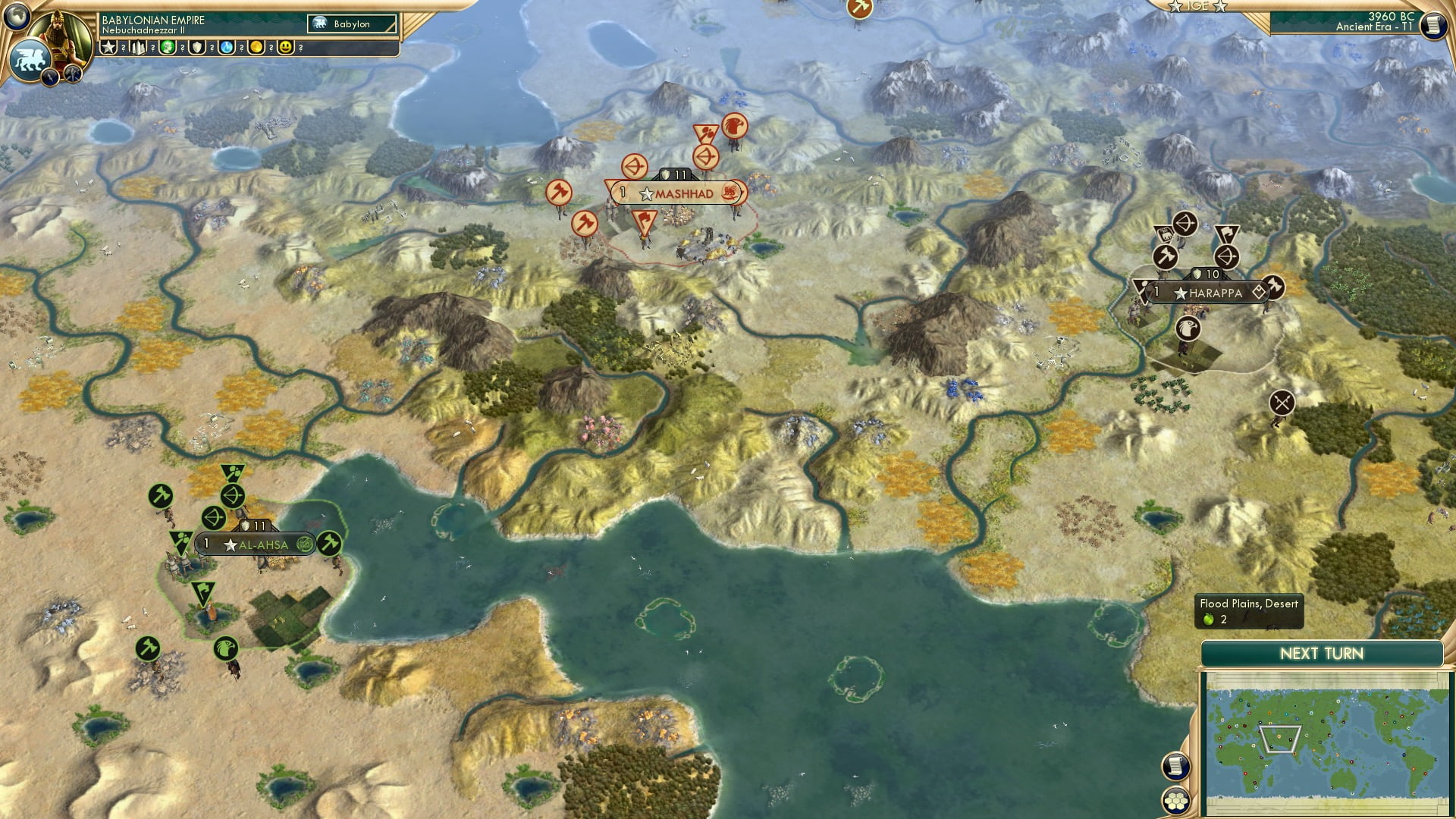Screen dimensions: 1456x819
Task: Click the IGE menu label at top
Action: pos(1197,6)
